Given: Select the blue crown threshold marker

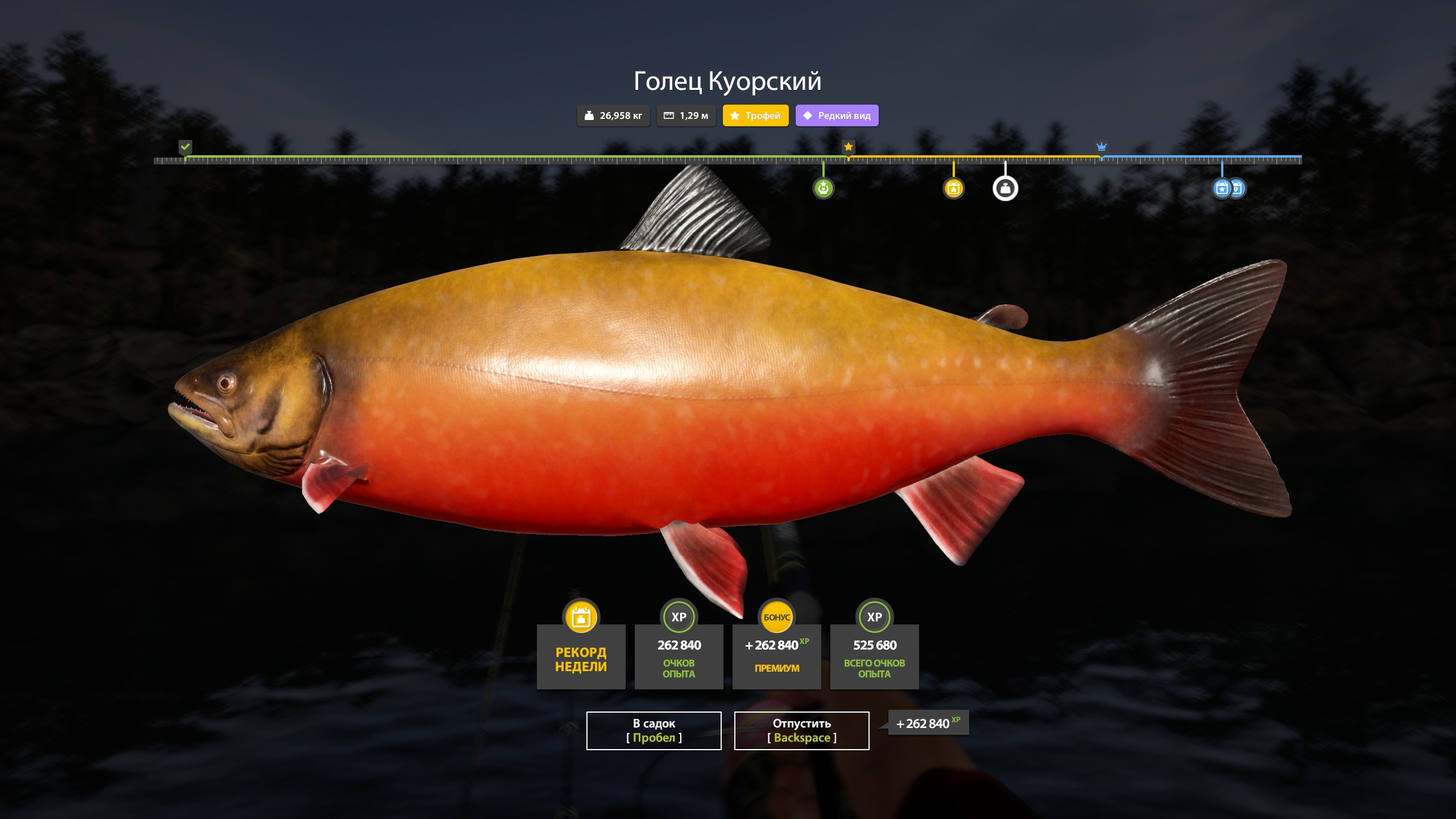Looking at the screenshot, I should (x=1101, y=147).
